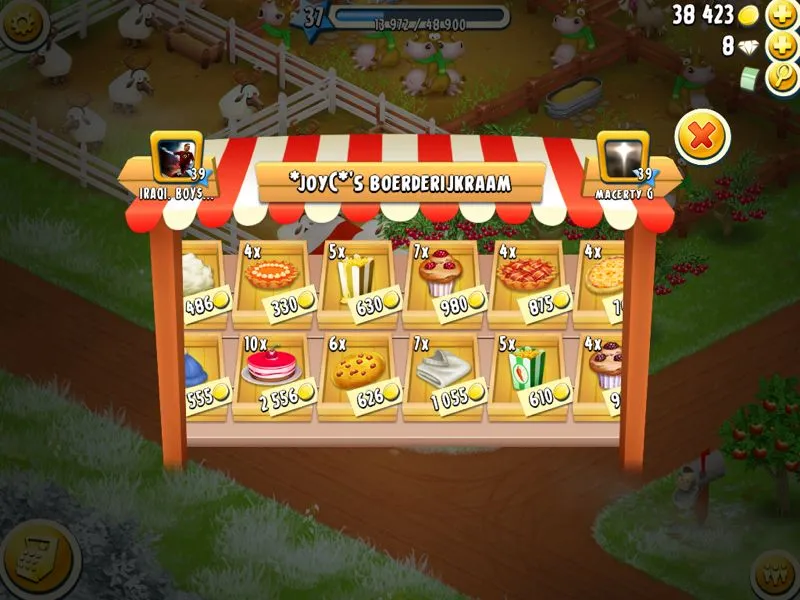Close the farm stand window
This screenshot has height=600, width=800.
click(x=702, y=136)
